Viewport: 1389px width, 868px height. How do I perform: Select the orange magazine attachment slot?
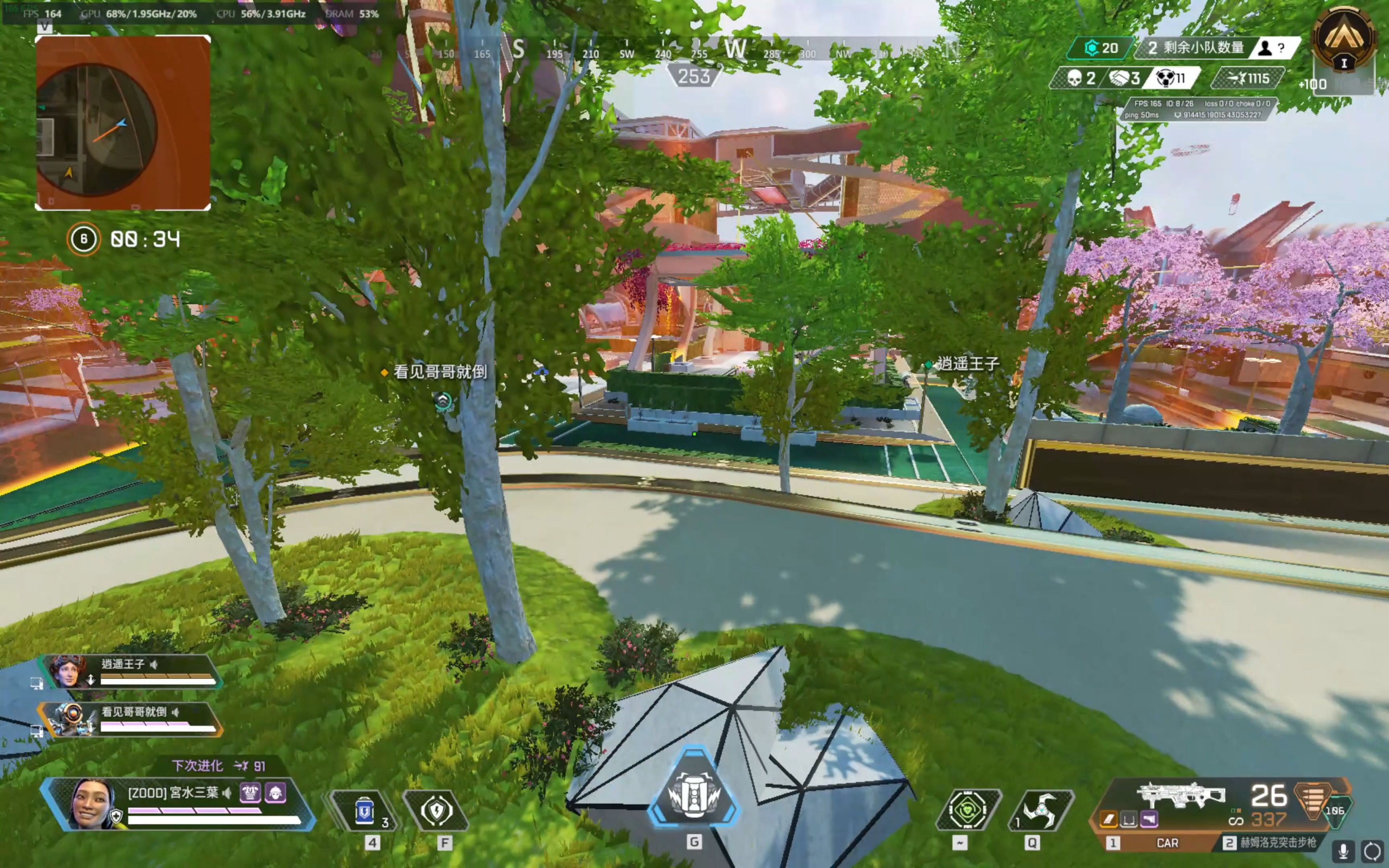pos(1109,820)
